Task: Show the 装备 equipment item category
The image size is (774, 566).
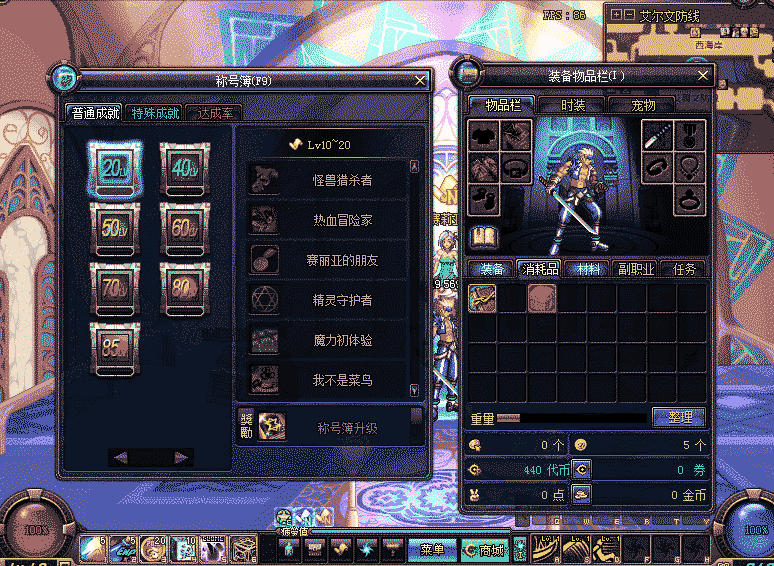Action: click(x=492, y=268)
